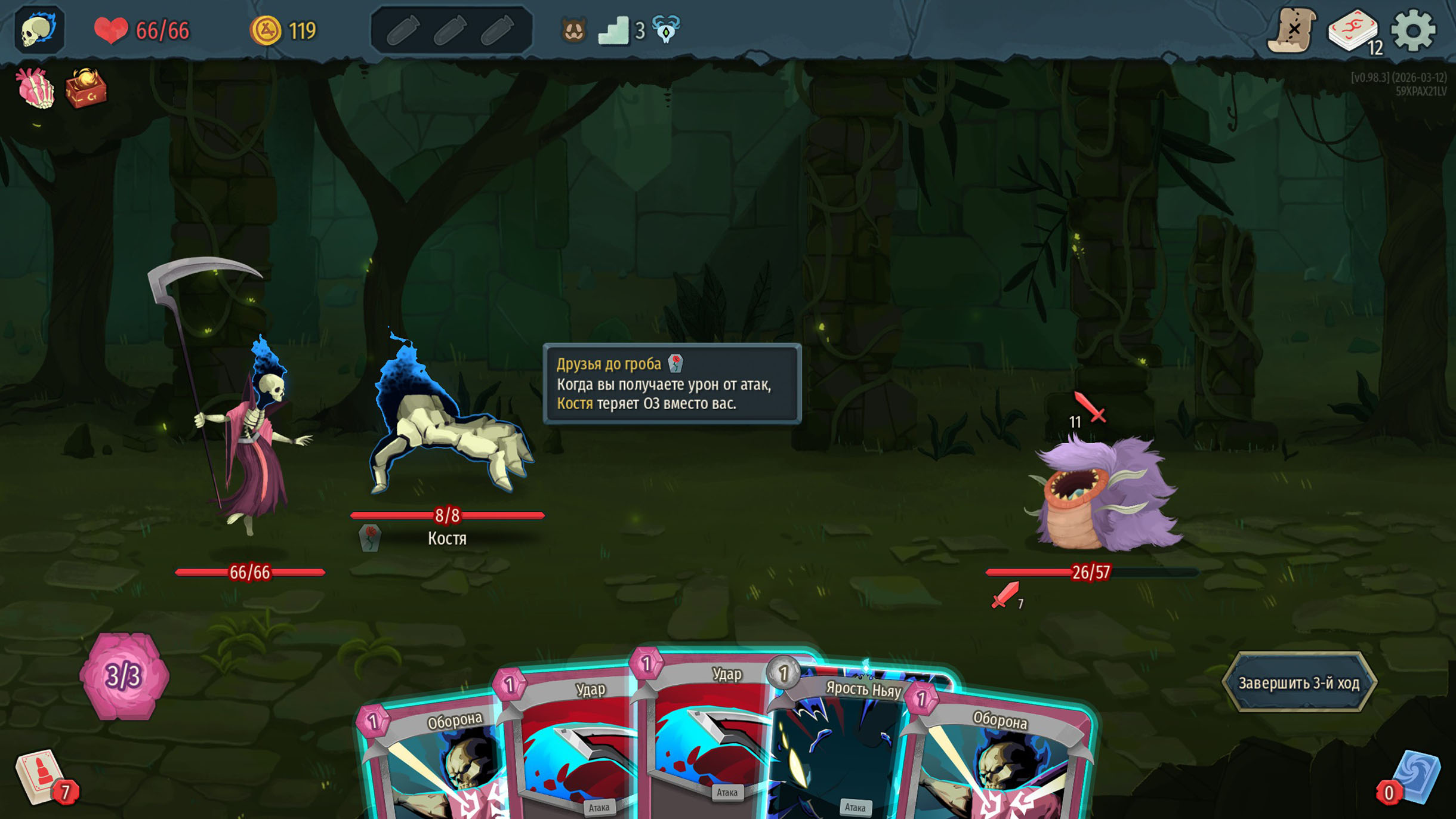Inspect the heart-and-bony-hand relic
This screenshot has width=1456, height=819.
point(36,88)
